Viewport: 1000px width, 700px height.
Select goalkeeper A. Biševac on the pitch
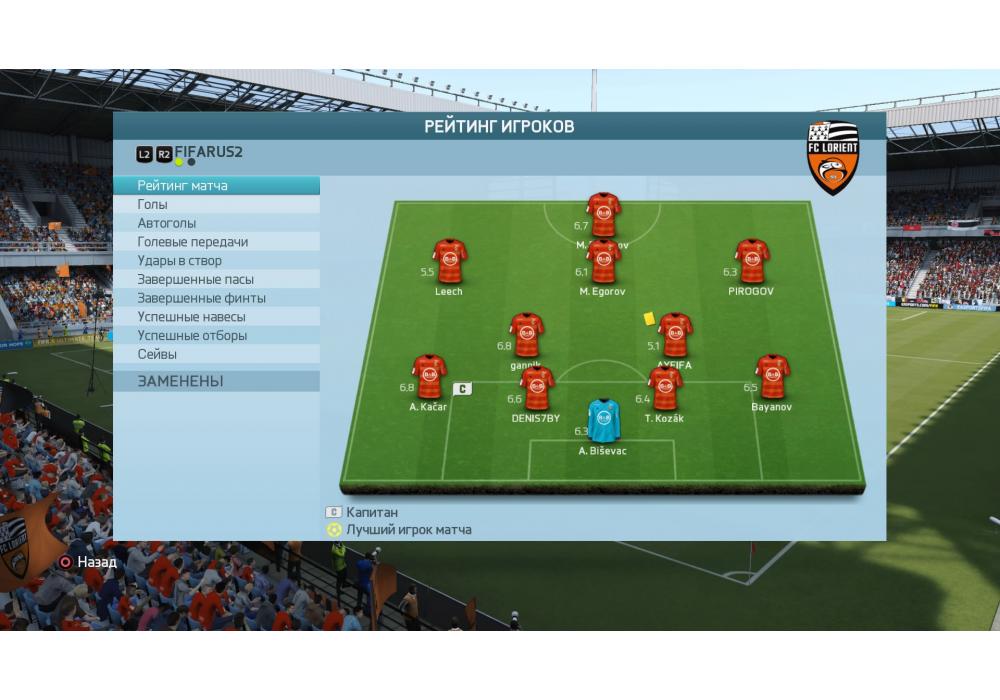(x=603, y=420)
